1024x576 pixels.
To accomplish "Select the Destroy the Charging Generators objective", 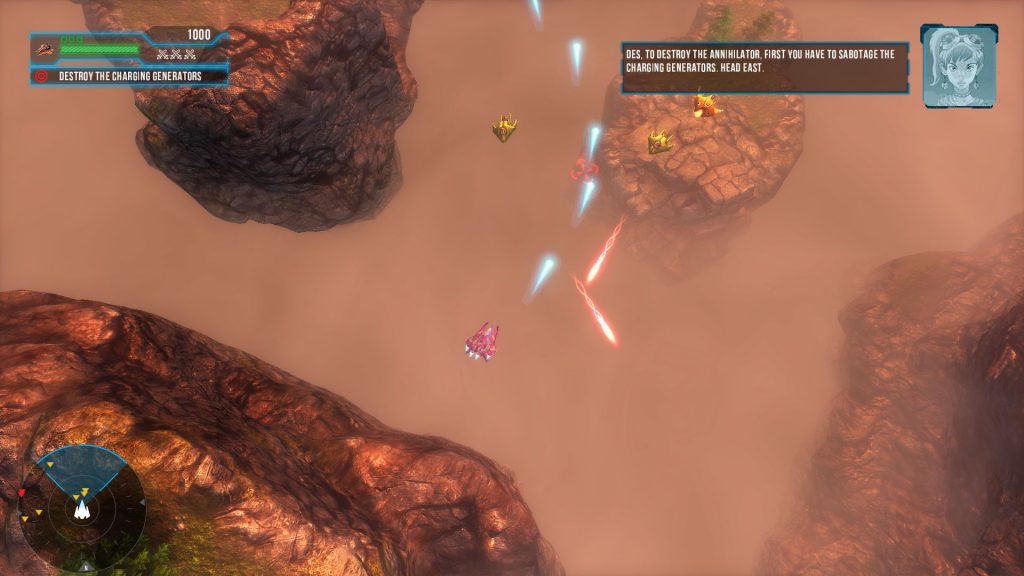I will [130, 76].
